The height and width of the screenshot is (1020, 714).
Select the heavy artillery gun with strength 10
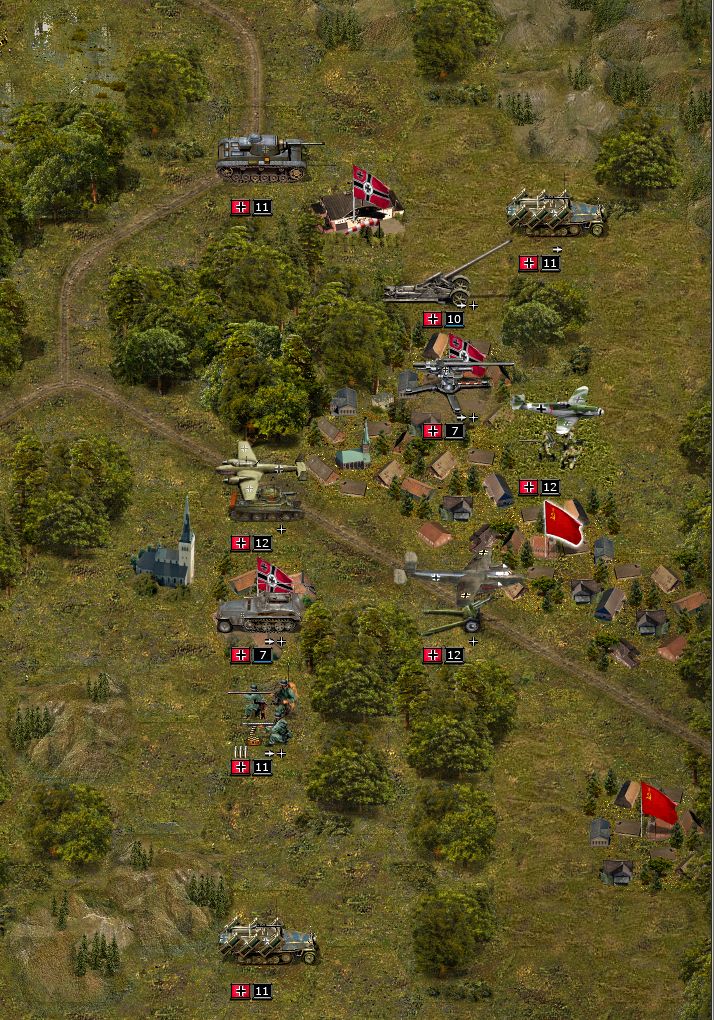tap(435, 285)
